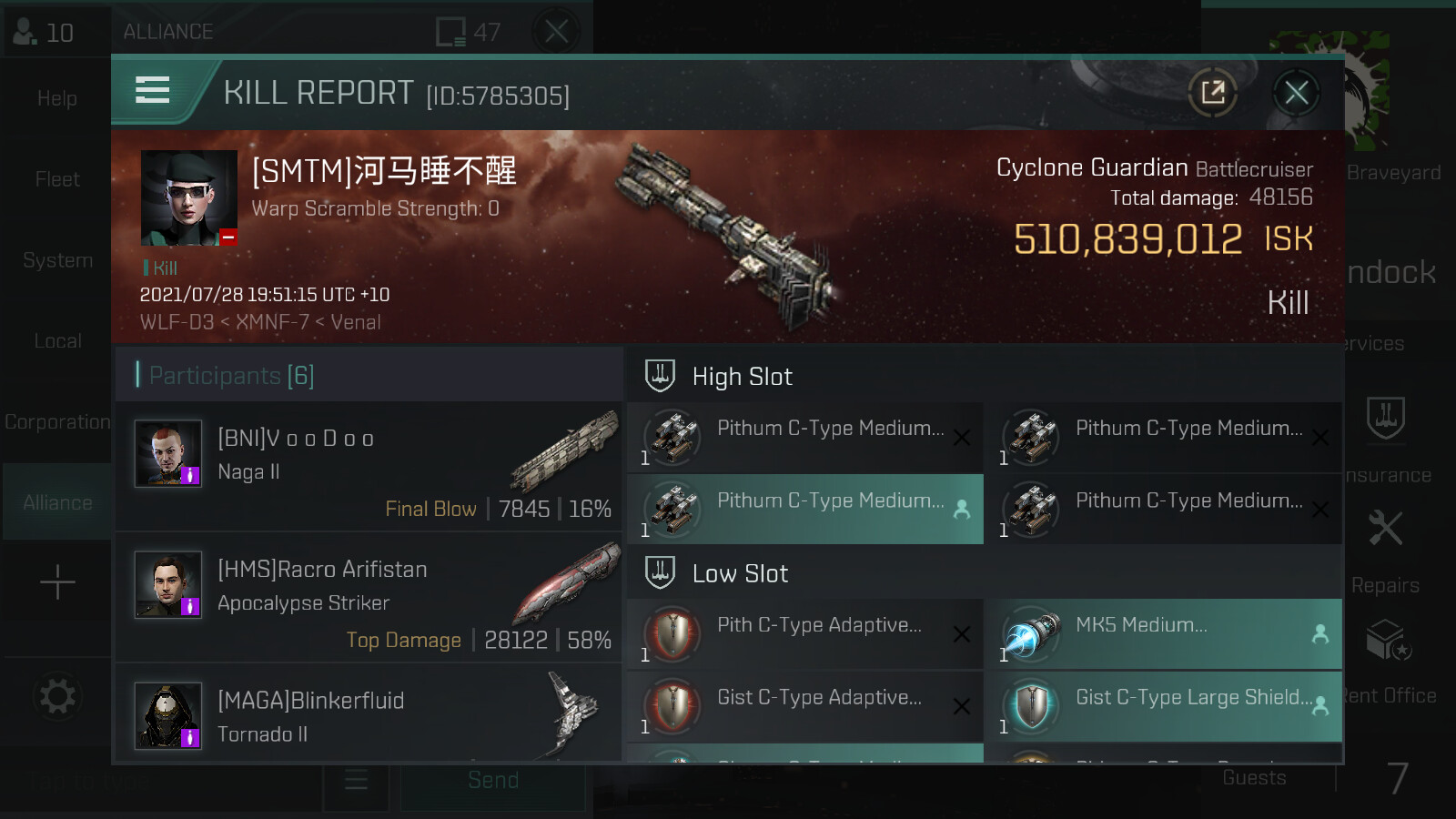Open the Alliance chat channel tab
Screen dimensions: 1456x819
(x=57, y=502)
